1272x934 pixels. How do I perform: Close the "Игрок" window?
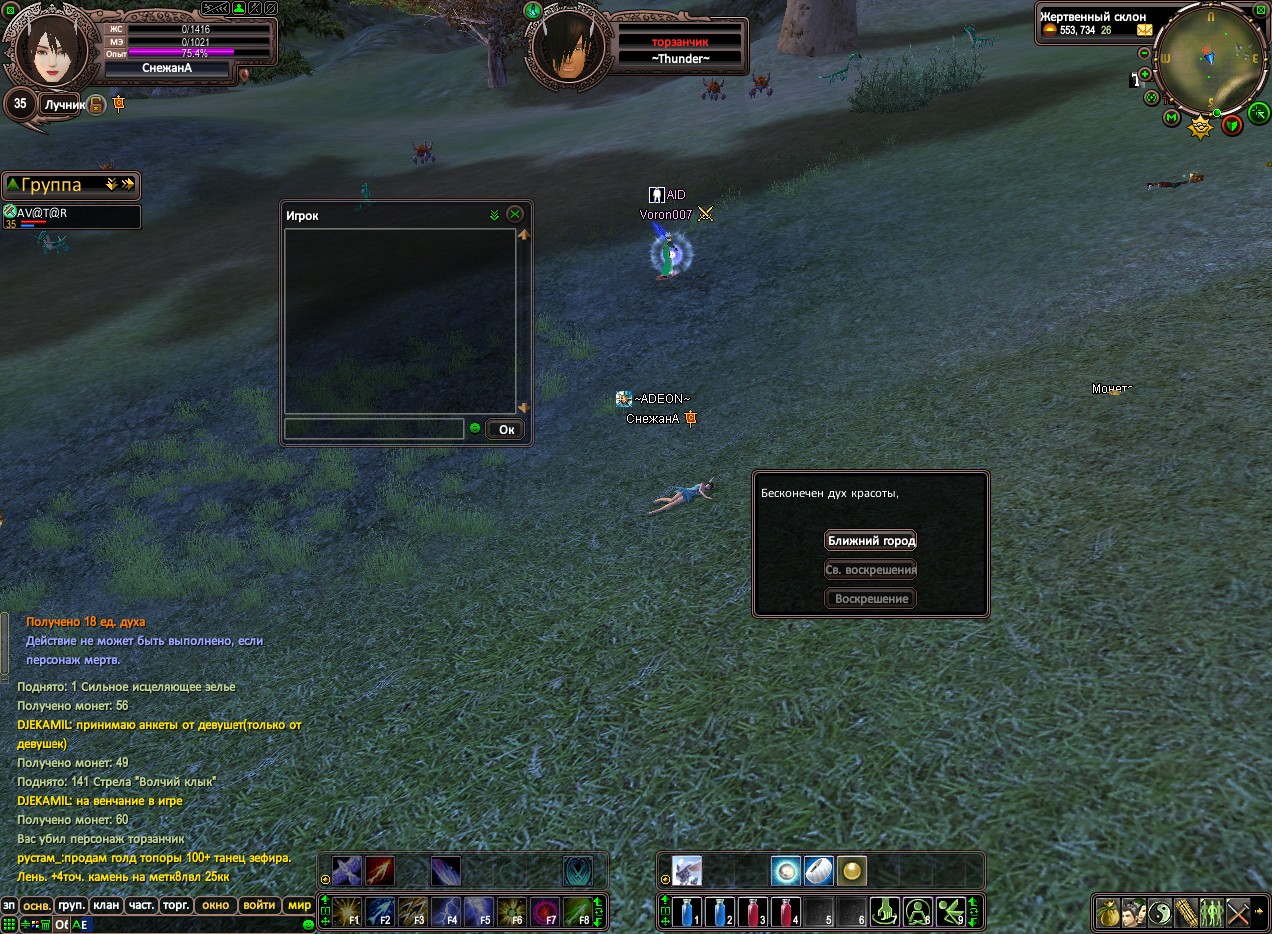(x=515, y=214)
